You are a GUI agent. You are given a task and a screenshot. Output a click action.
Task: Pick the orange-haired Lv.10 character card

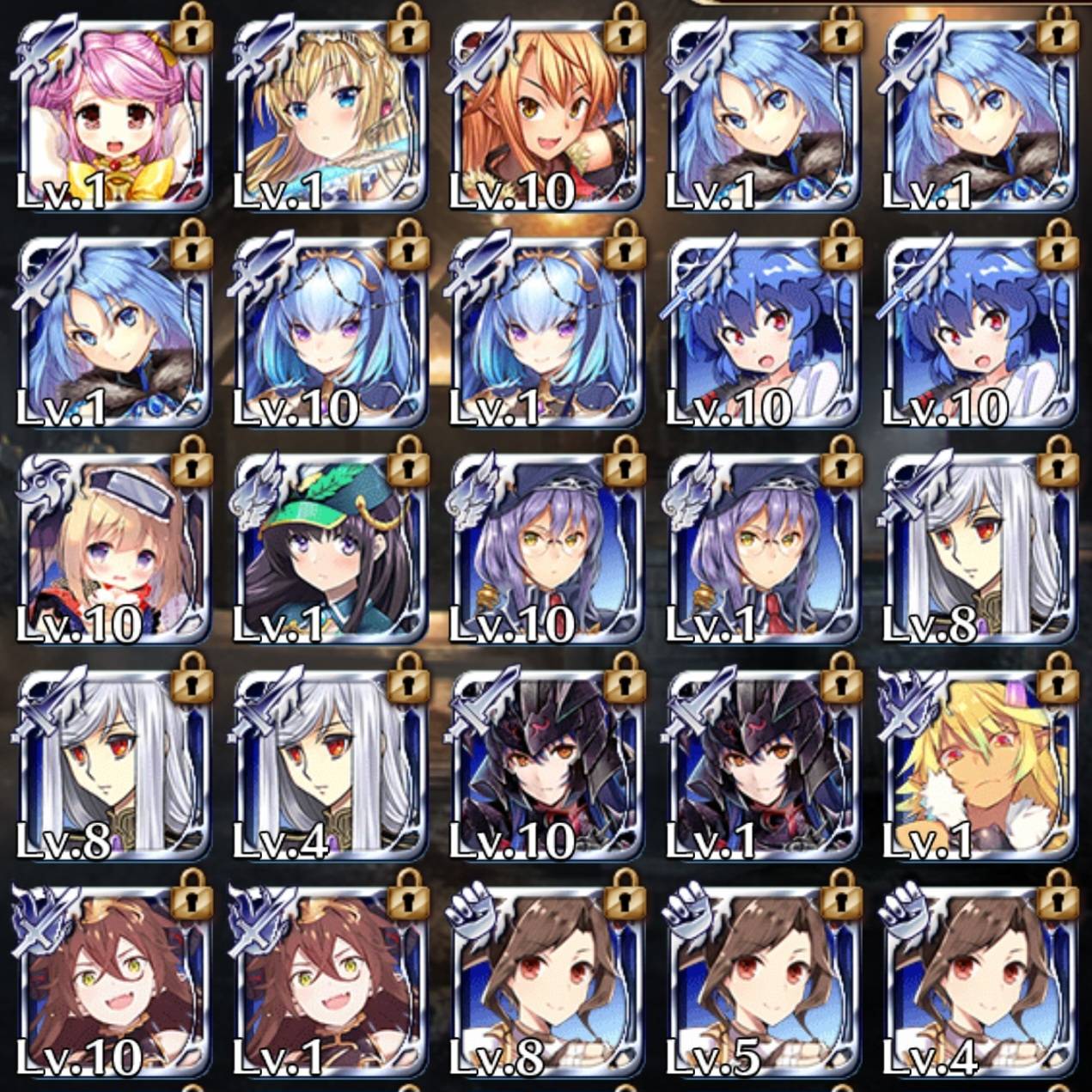click(545, 116)
